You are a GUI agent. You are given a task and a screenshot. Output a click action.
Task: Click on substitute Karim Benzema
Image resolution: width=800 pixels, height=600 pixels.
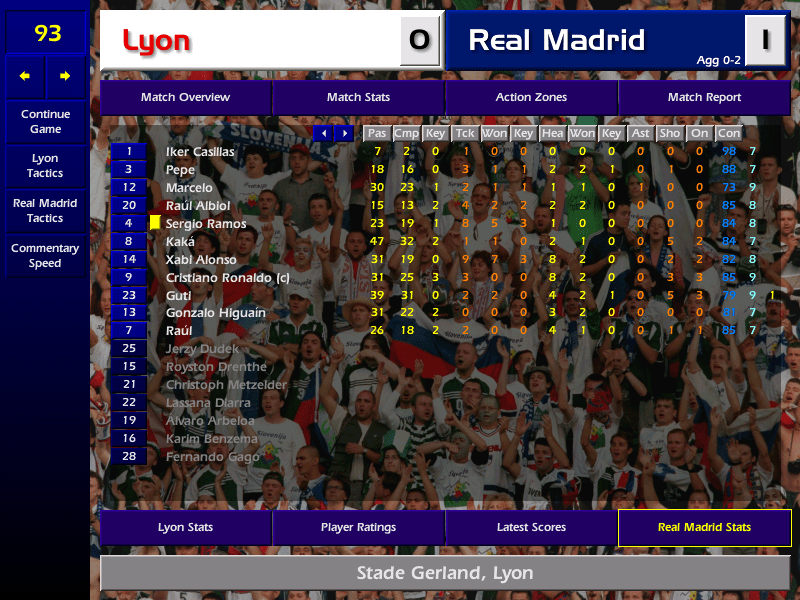[x=211, y=439]
